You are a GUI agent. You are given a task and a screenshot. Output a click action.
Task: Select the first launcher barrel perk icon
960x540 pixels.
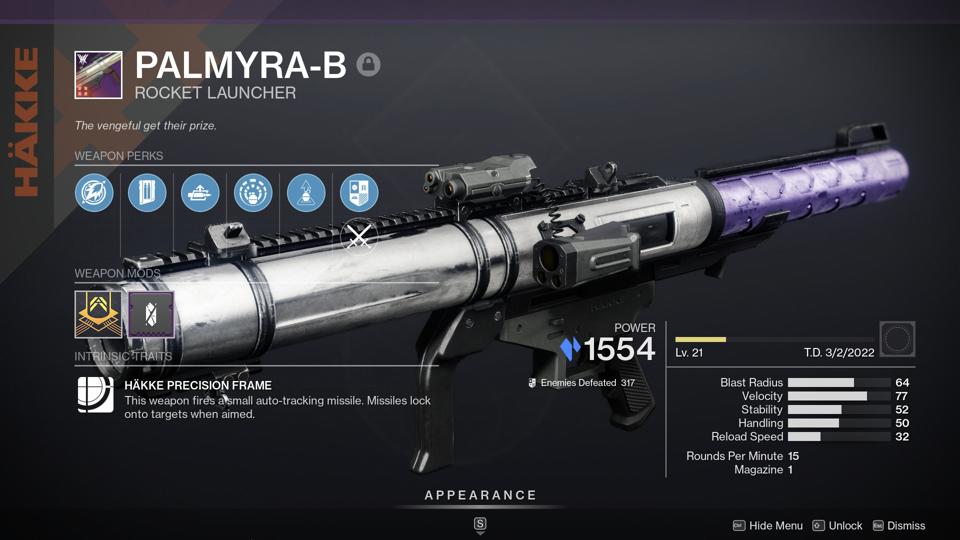94,193
